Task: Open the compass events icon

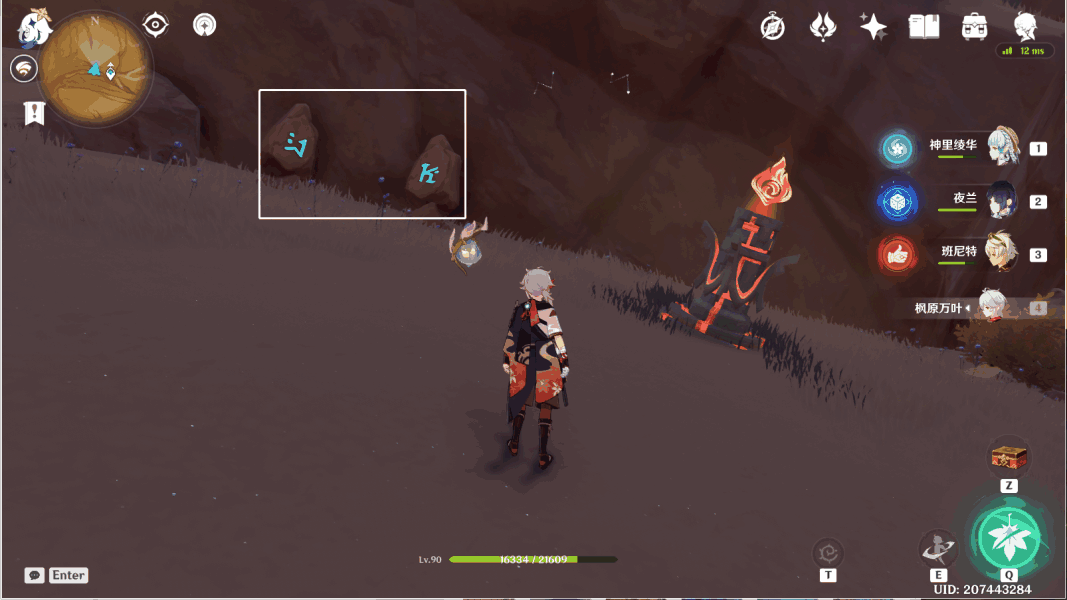Action: point(772,27)
